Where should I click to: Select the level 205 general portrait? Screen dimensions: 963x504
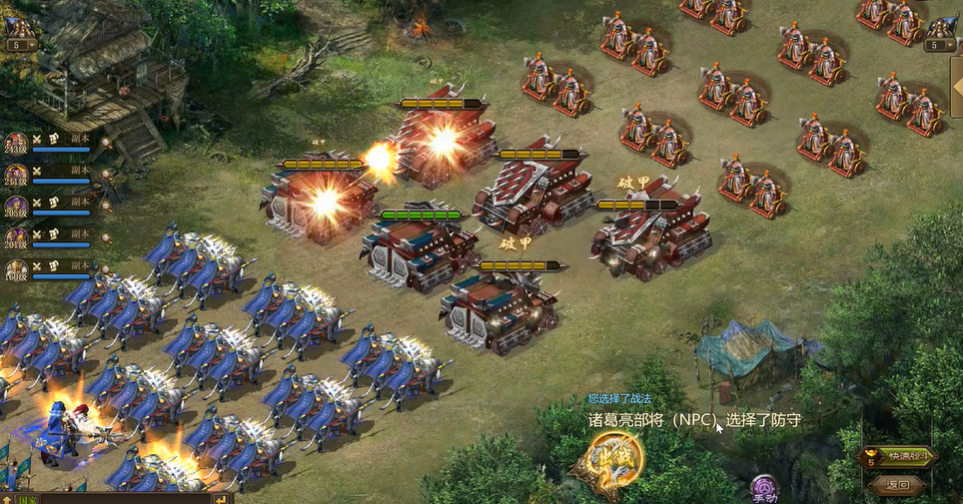(16, 206)
